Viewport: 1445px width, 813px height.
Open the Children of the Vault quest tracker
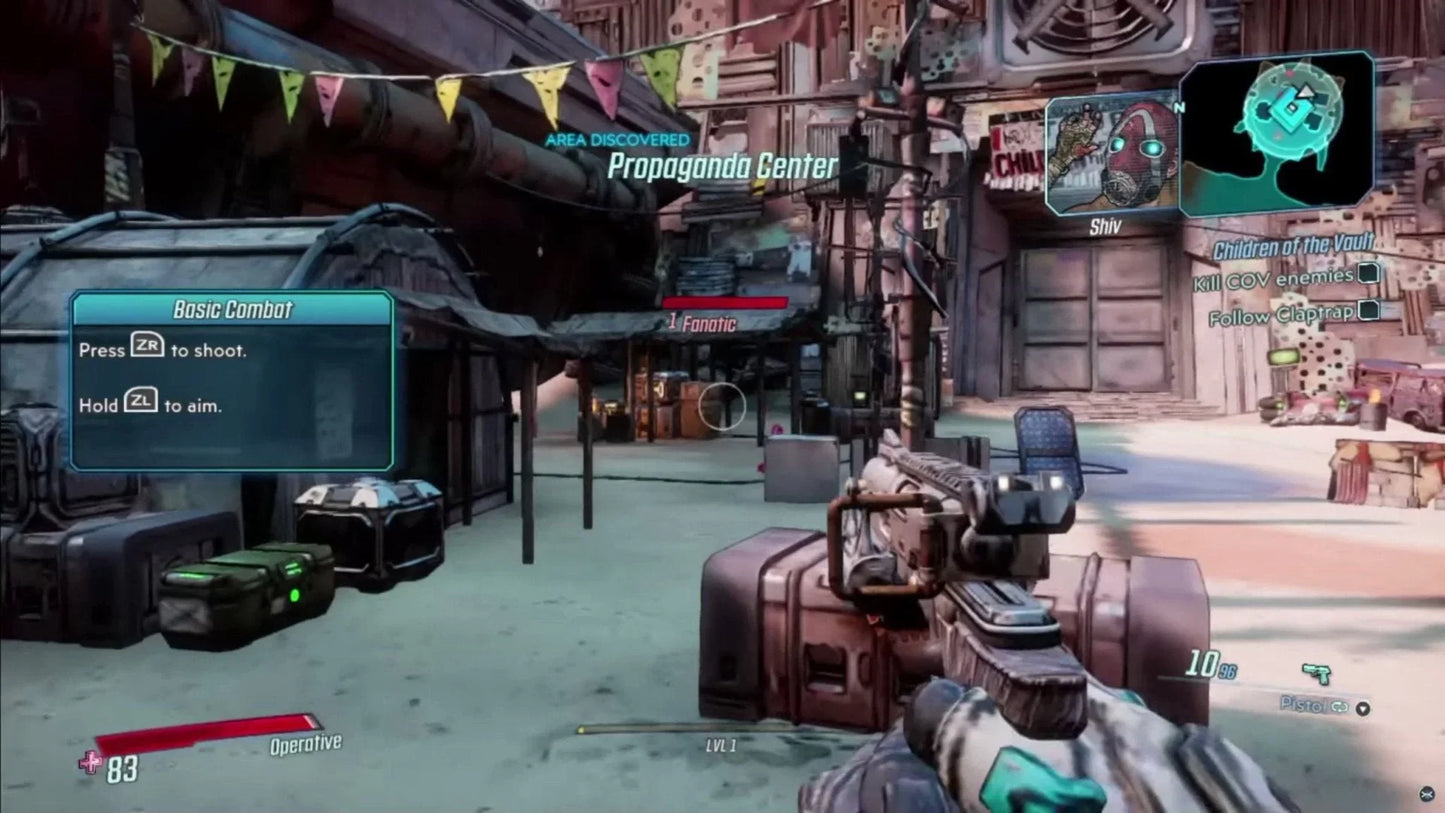[1293, 243]
